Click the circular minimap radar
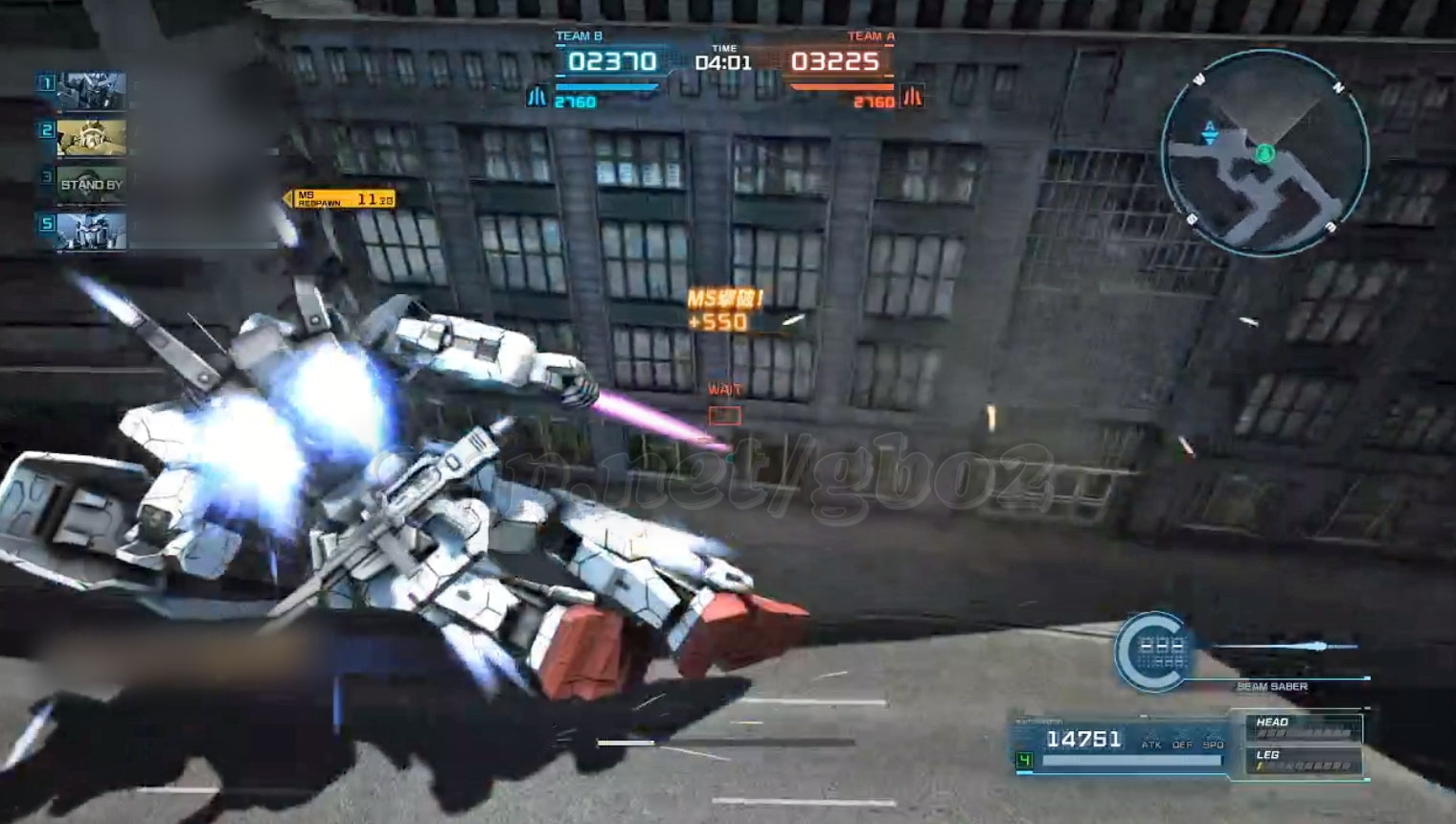Viewport: 1456px width, 824px height. 1264,153
